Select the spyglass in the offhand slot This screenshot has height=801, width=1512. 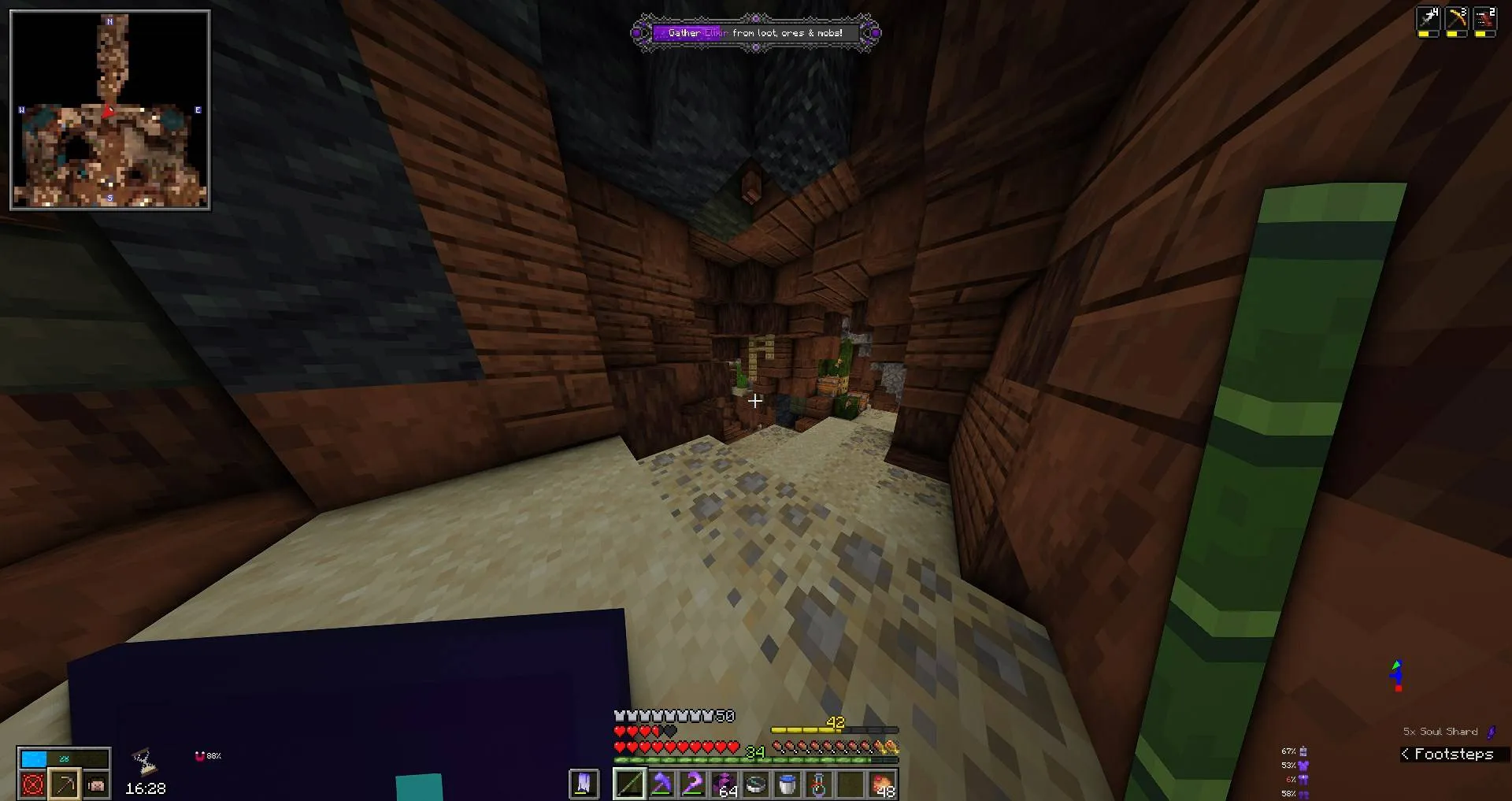click(584, 784)
